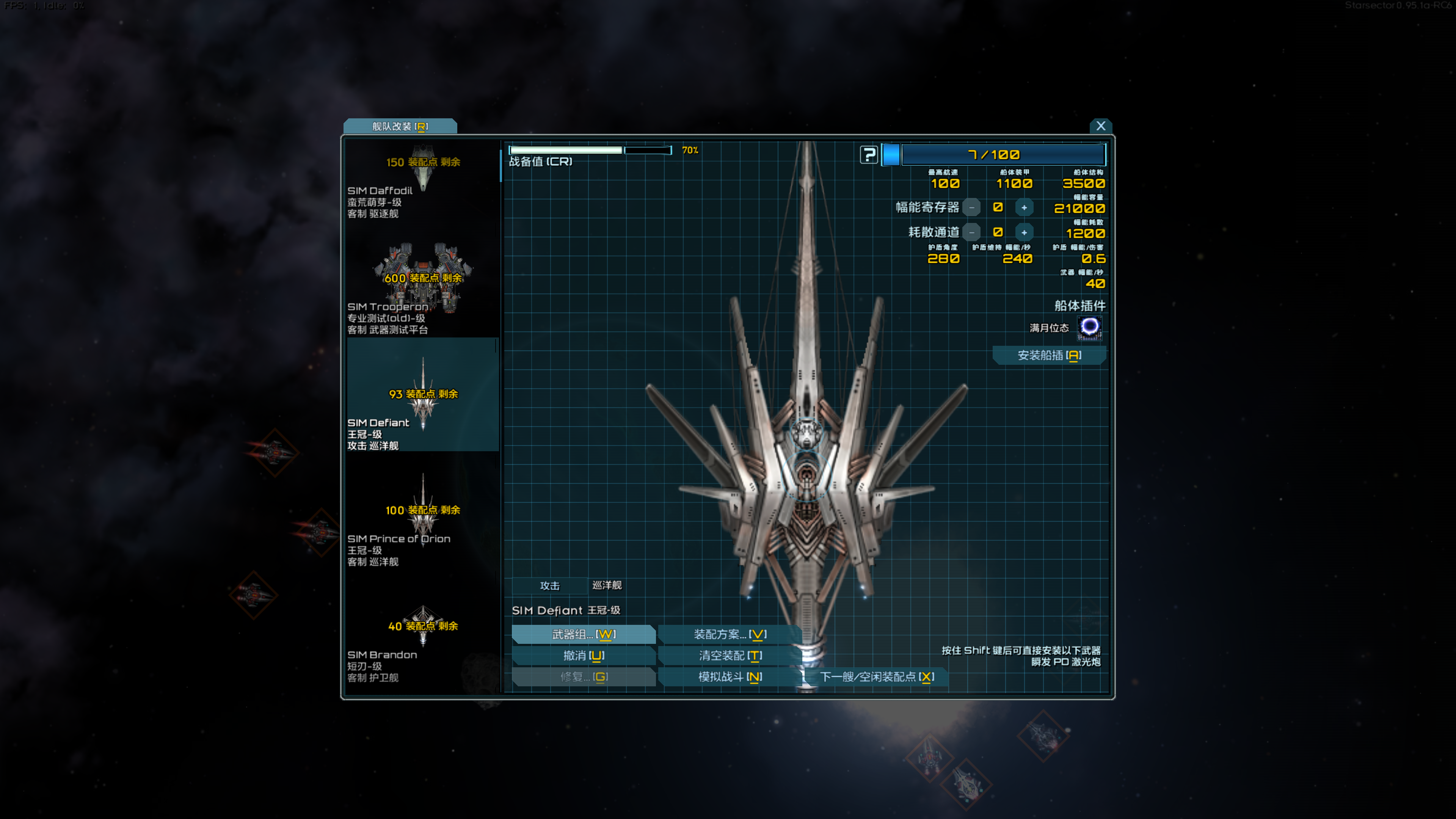Start a simulated battle
The width and height of the screenshot is (1456, 819).
coord(730,676)
